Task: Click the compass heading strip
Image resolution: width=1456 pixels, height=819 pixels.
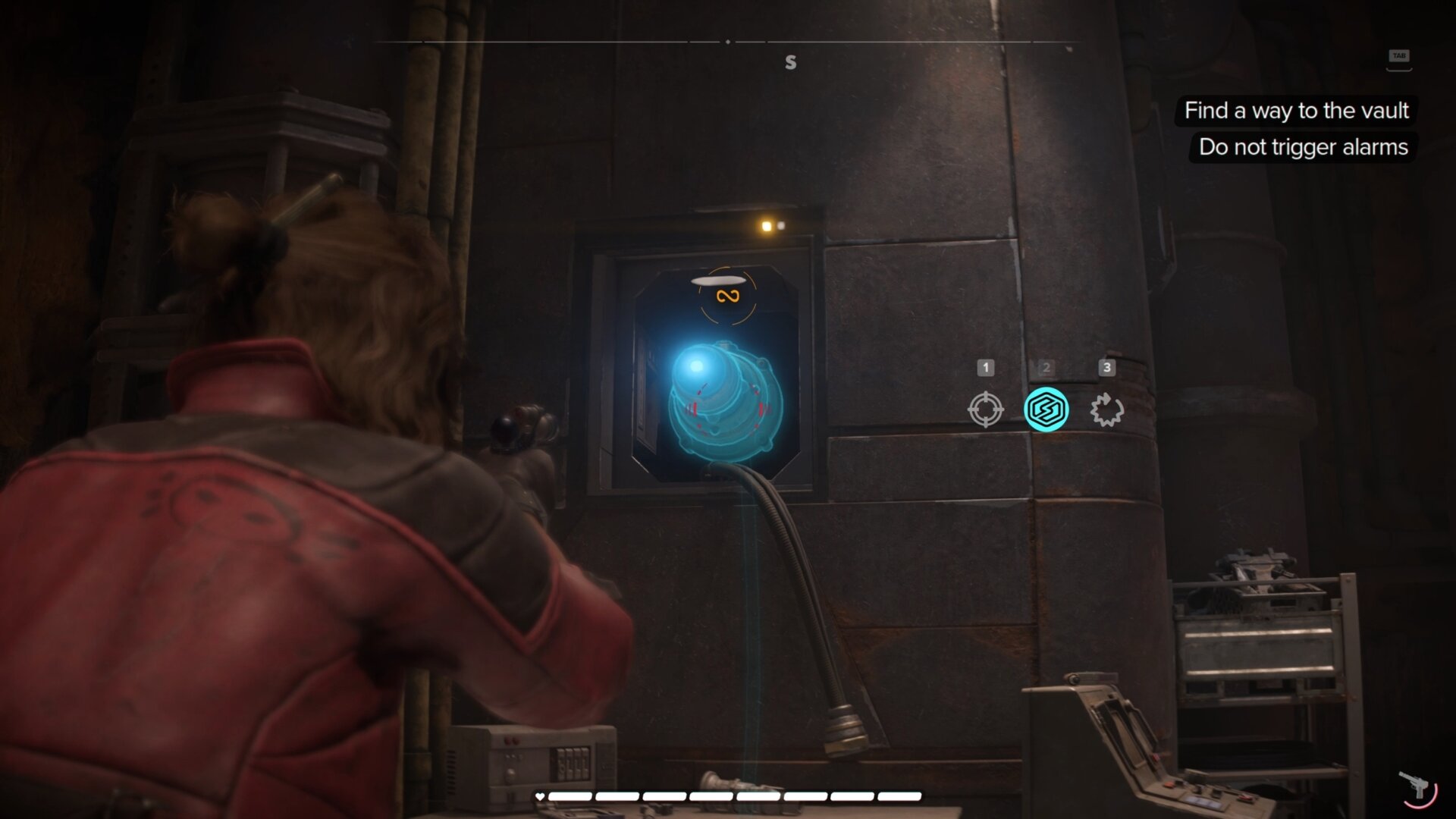Action: [x=727, y=42]
